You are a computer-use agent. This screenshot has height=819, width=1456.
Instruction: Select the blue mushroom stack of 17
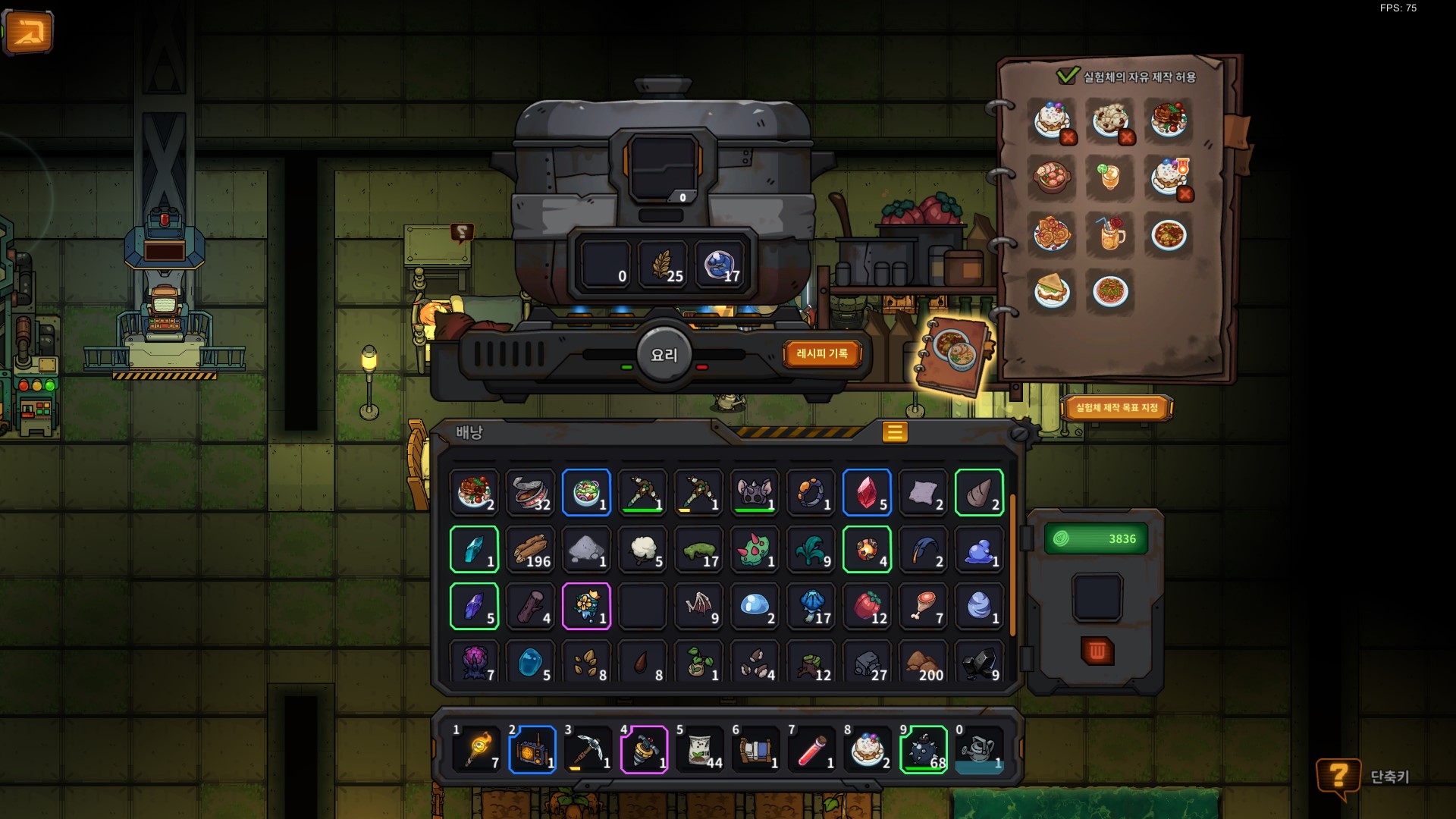[811, 607]
